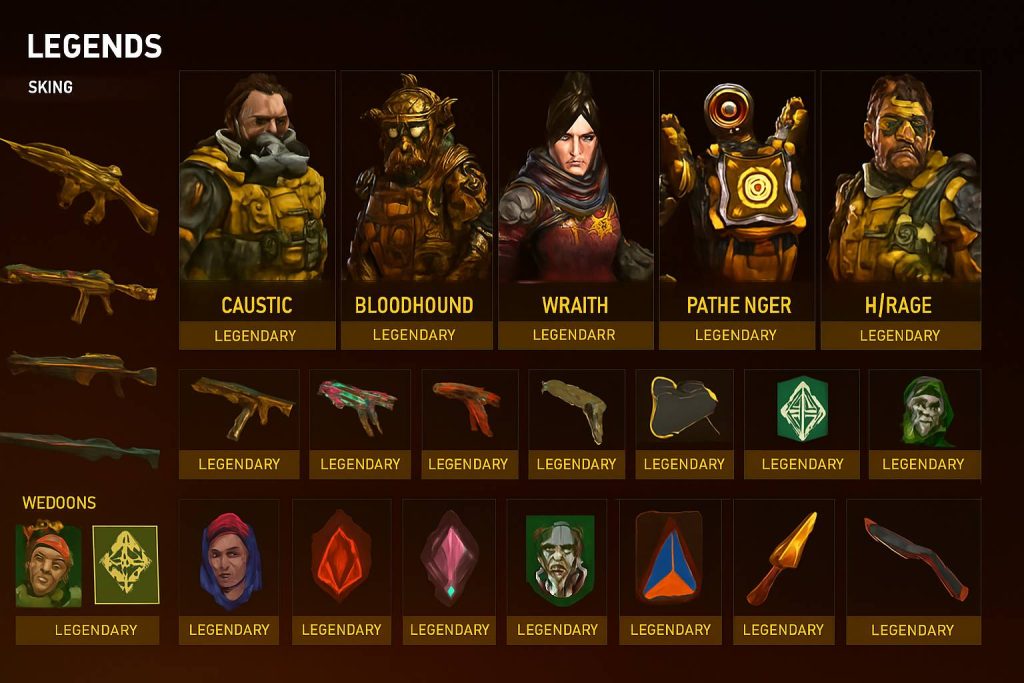This screenshot has width=1024, height=683.
Task: Choose the orange spearhead item
Action: click(783, 558)
